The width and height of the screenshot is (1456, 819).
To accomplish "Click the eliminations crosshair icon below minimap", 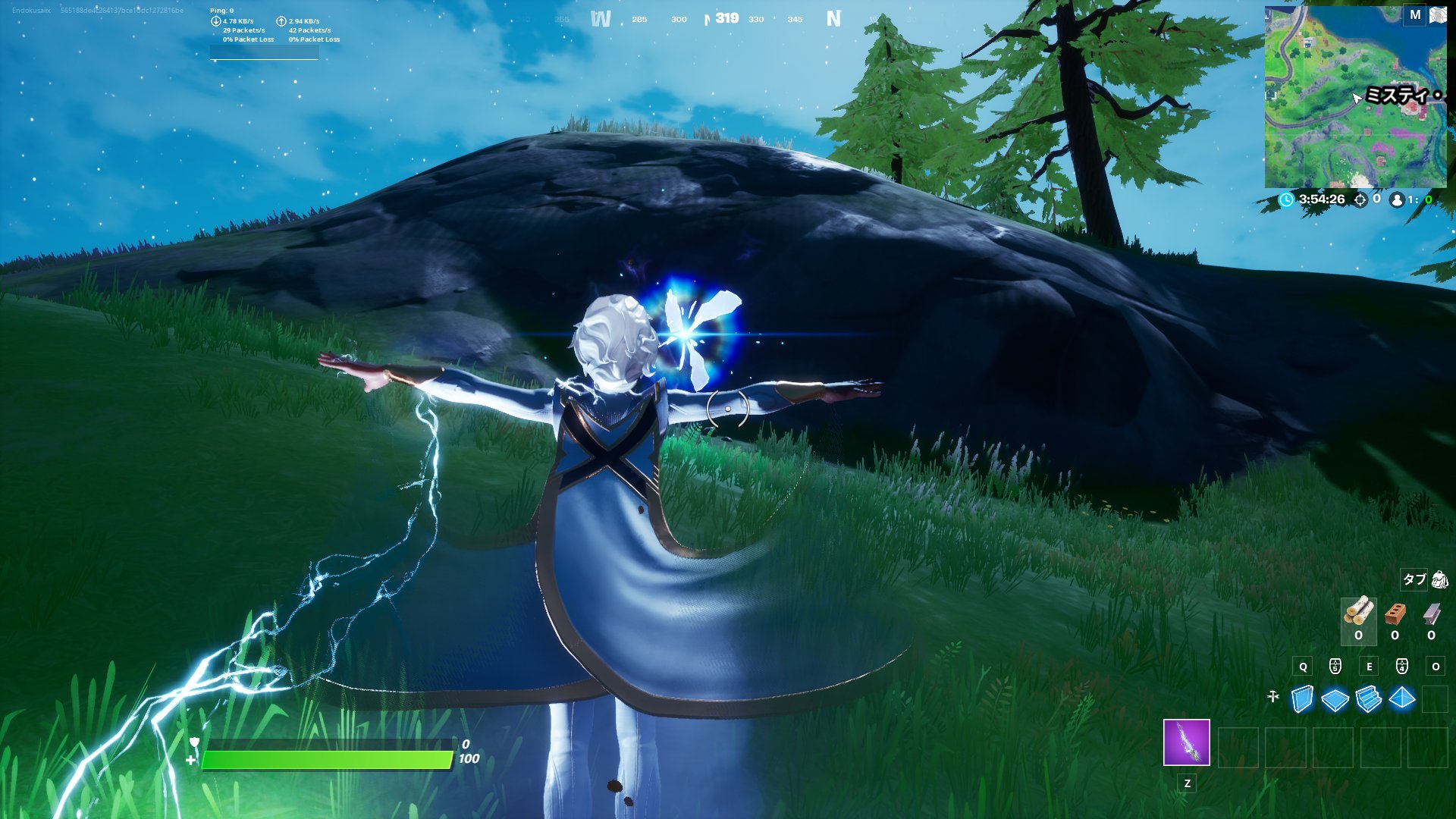I will pos(1360,199).
